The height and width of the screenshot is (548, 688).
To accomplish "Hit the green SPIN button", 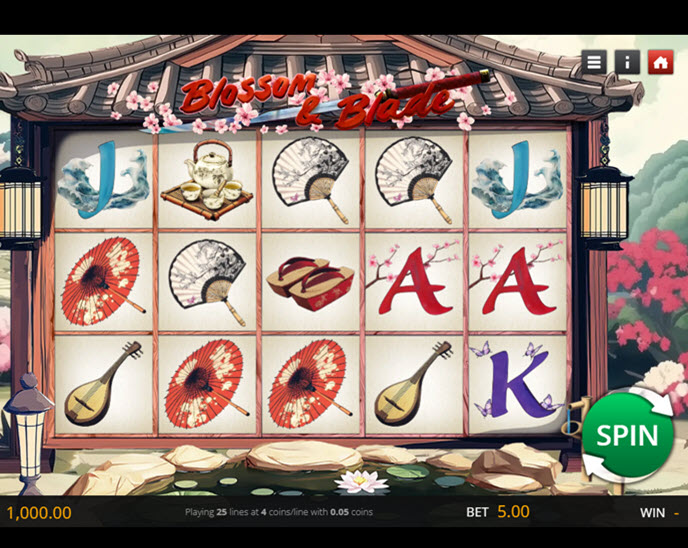I will click(627, 436).
